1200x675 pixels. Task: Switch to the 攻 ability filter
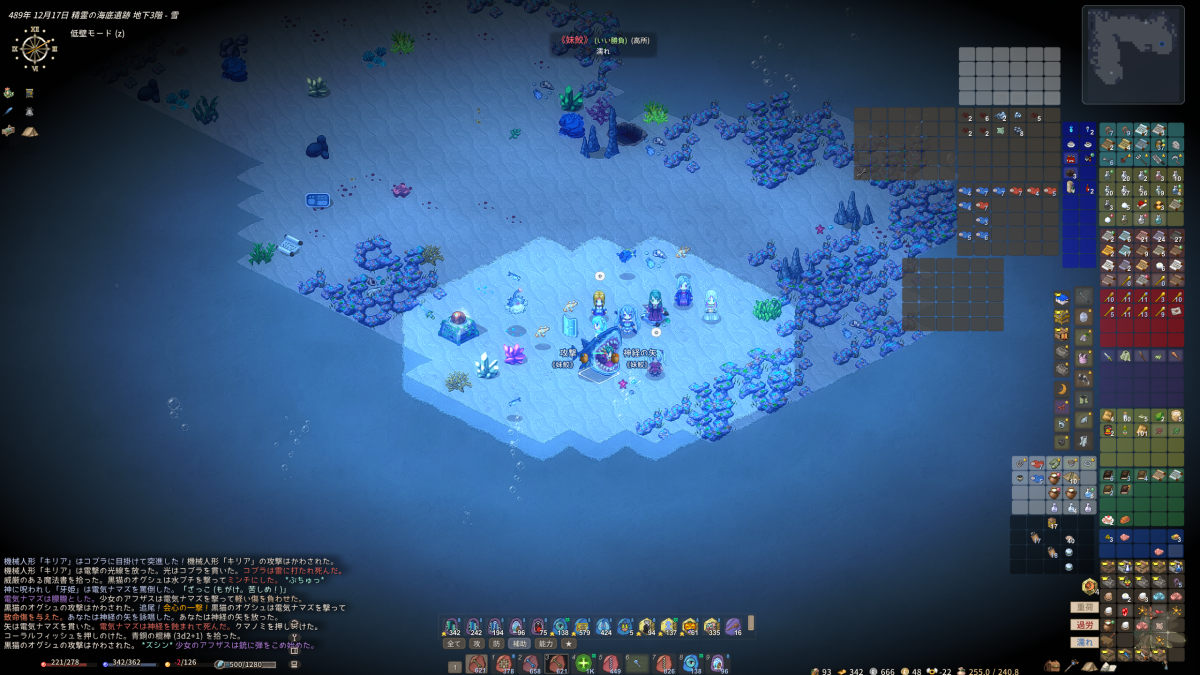[477, 644]
